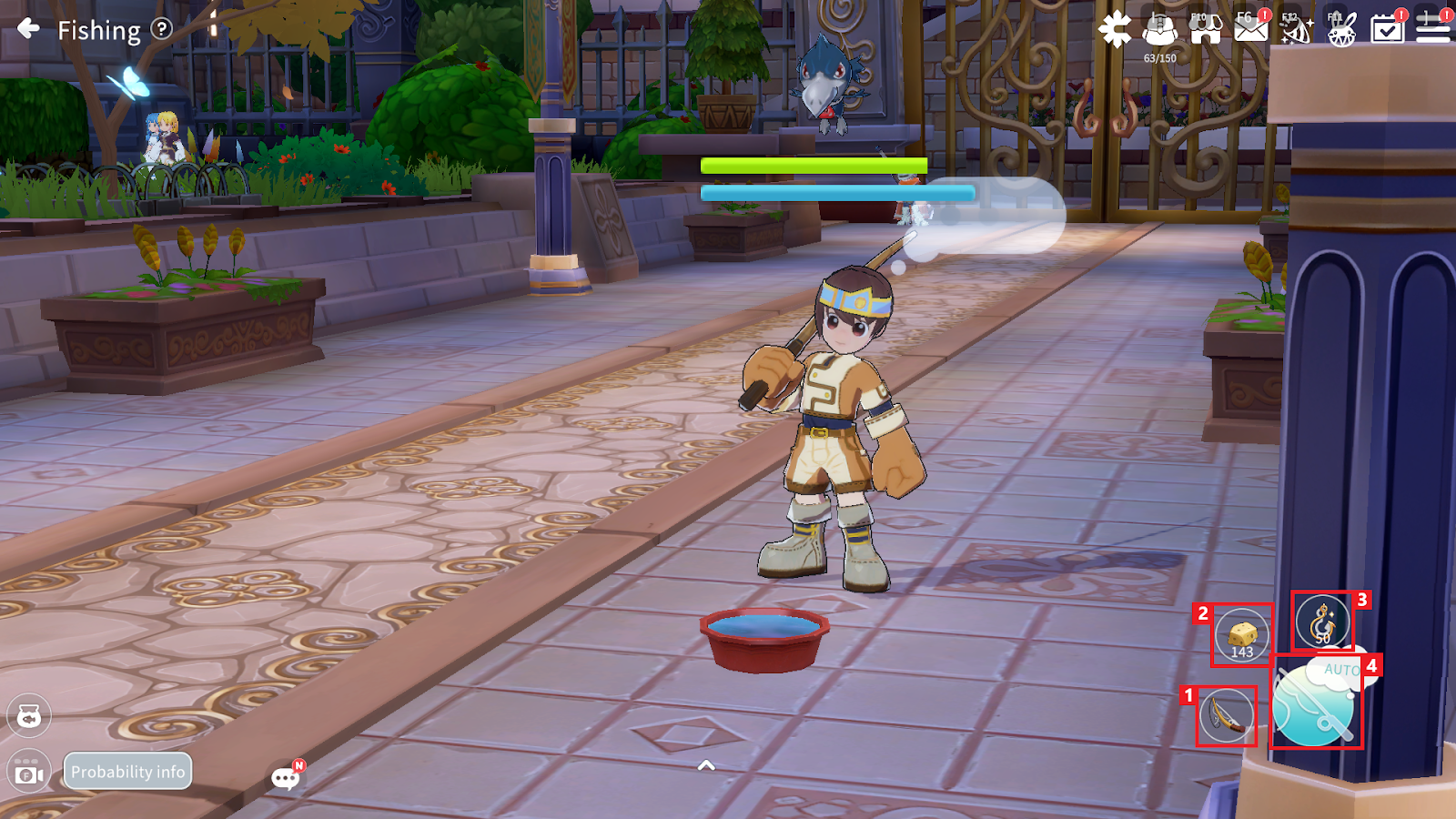Expand the bottom upward arrow panel
This screenshot has height=819, width=1456.
pos(706,766)
